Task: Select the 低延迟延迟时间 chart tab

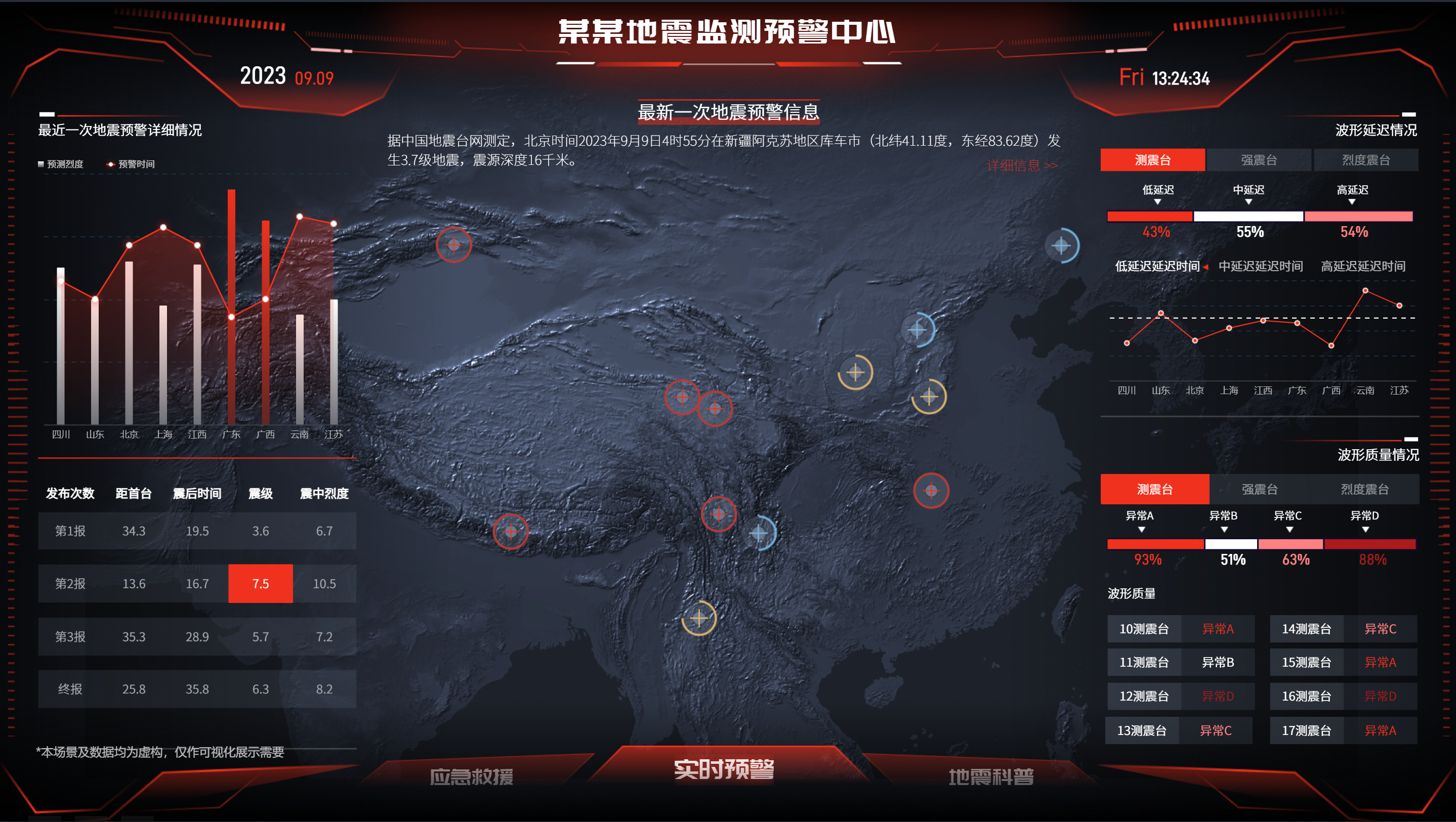Action: [x=1157, y=266]
